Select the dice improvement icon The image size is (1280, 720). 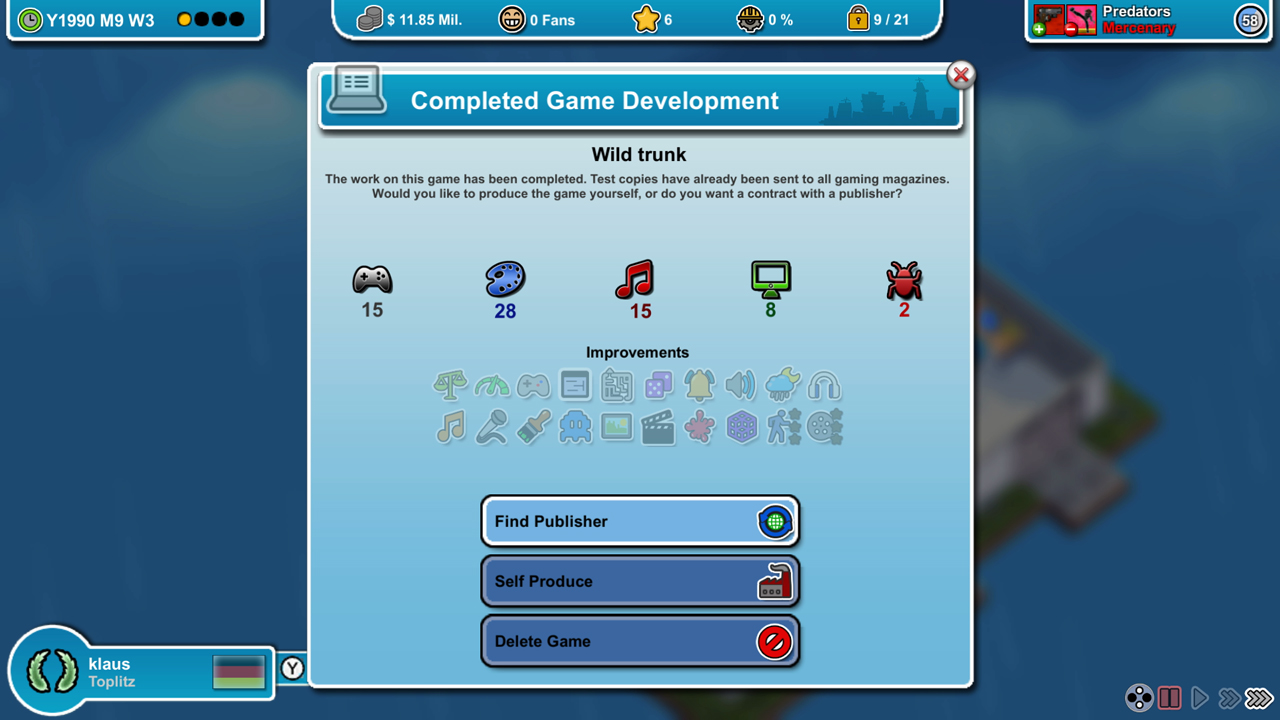658,385
